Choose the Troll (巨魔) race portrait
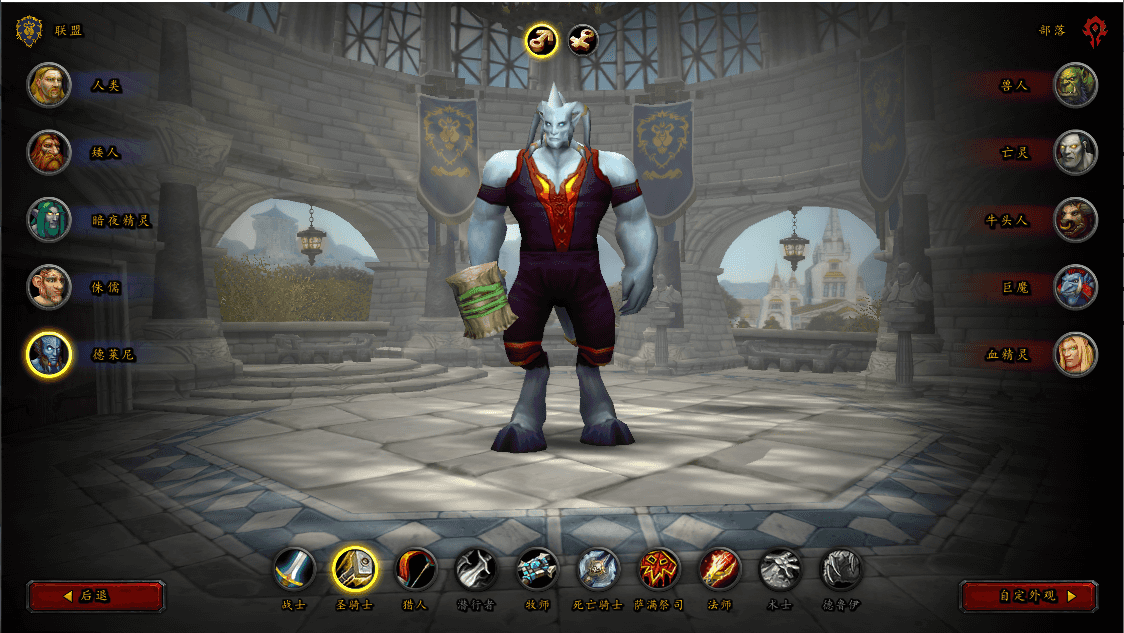This screenshot has height=633, width=1124. tap(1075, 287)
